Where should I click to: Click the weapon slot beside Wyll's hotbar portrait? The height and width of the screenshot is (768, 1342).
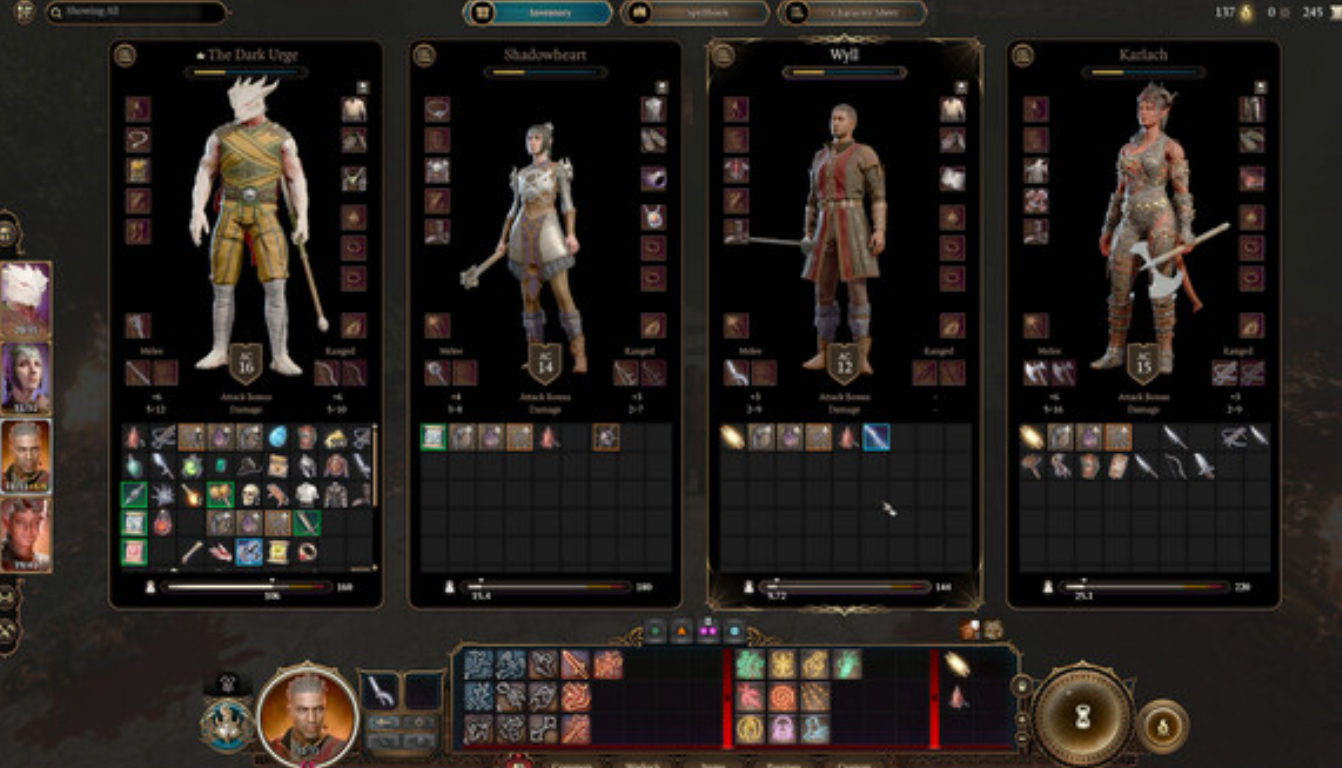click(380, 691)
